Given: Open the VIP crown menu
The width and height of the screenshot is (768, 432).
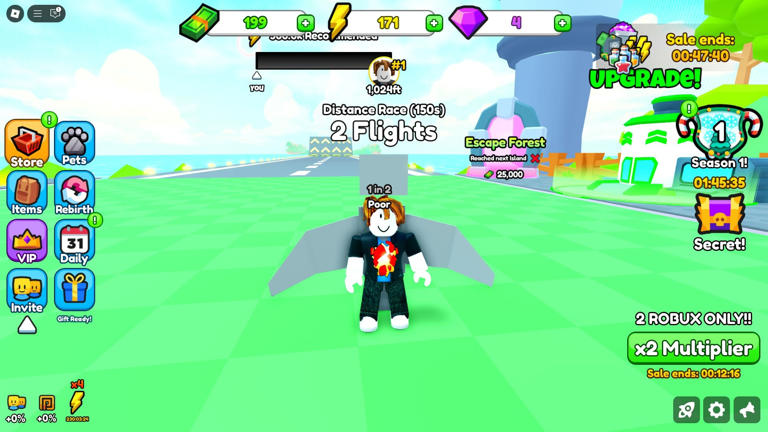Looking at the screenshot, I should [x=27, y=242].
